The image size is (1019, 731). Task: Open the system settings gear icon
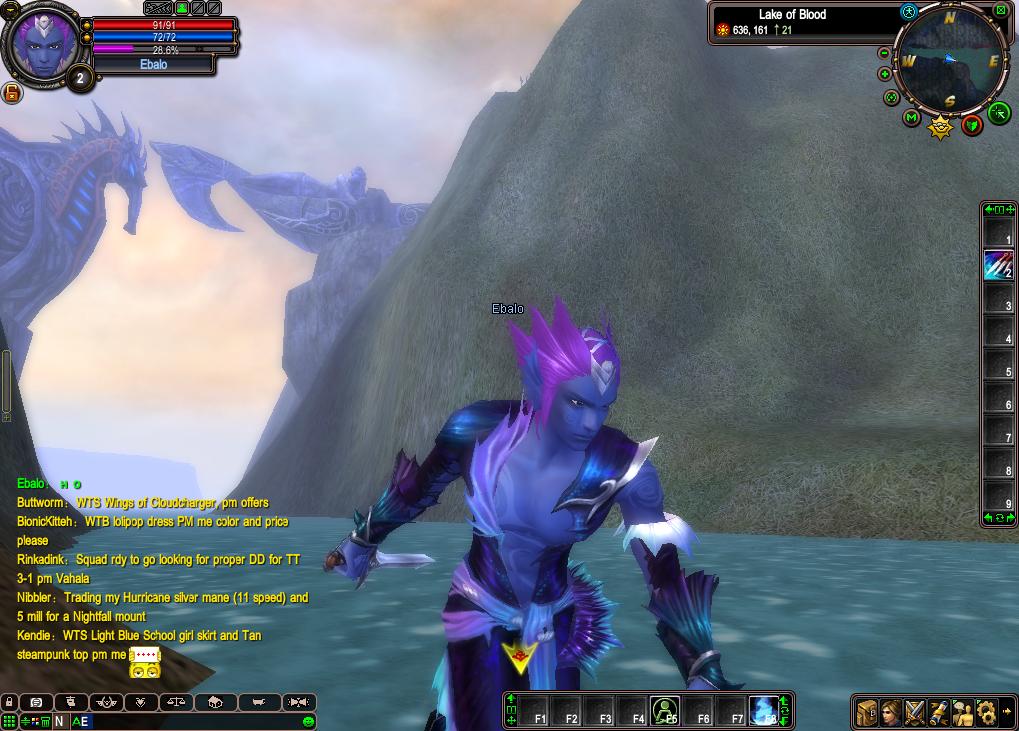pos(986,712)
